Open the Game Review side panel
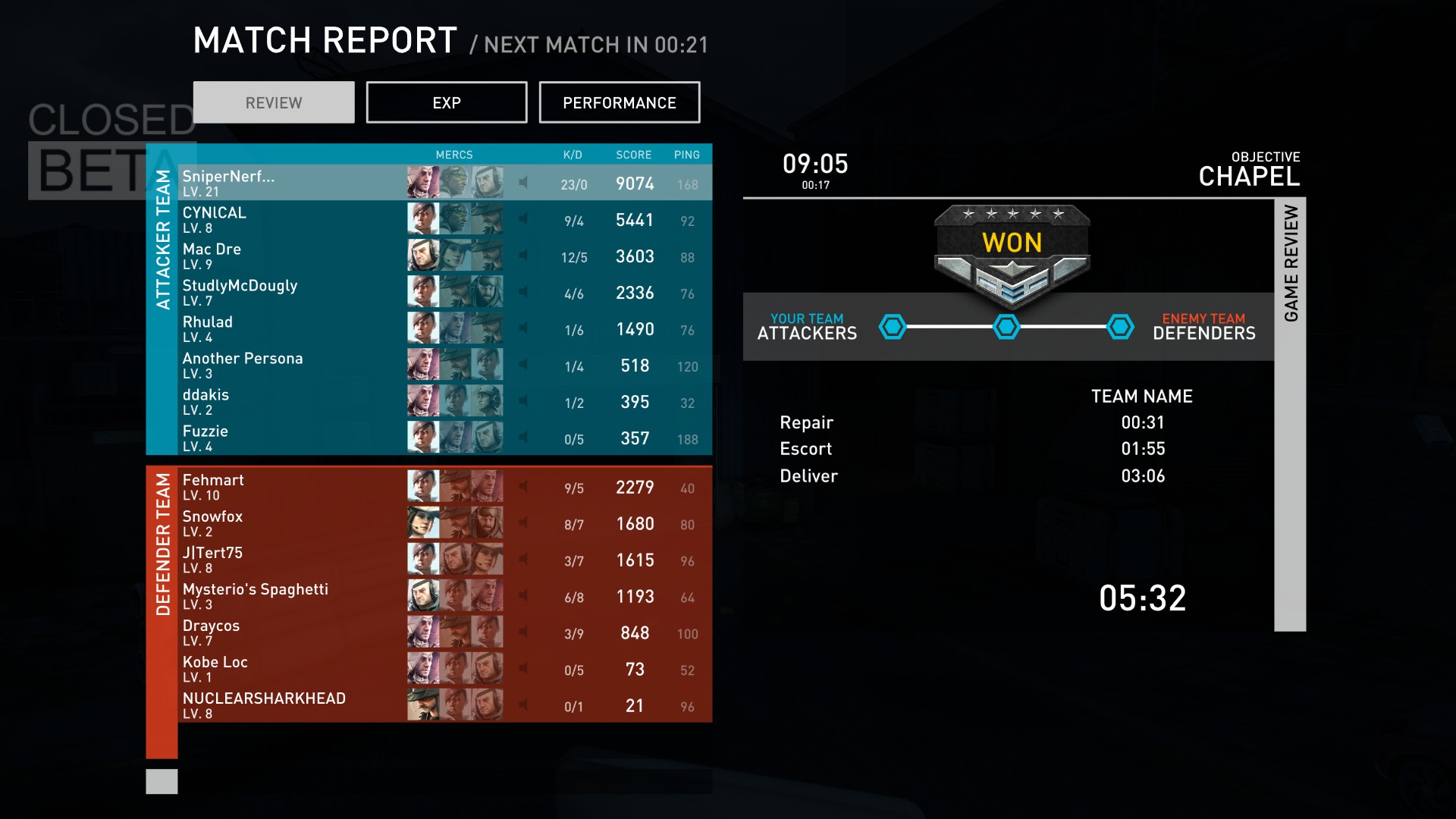This screenshot has width=1456, height=819. pyautogui.click(x=1290, y=414)
